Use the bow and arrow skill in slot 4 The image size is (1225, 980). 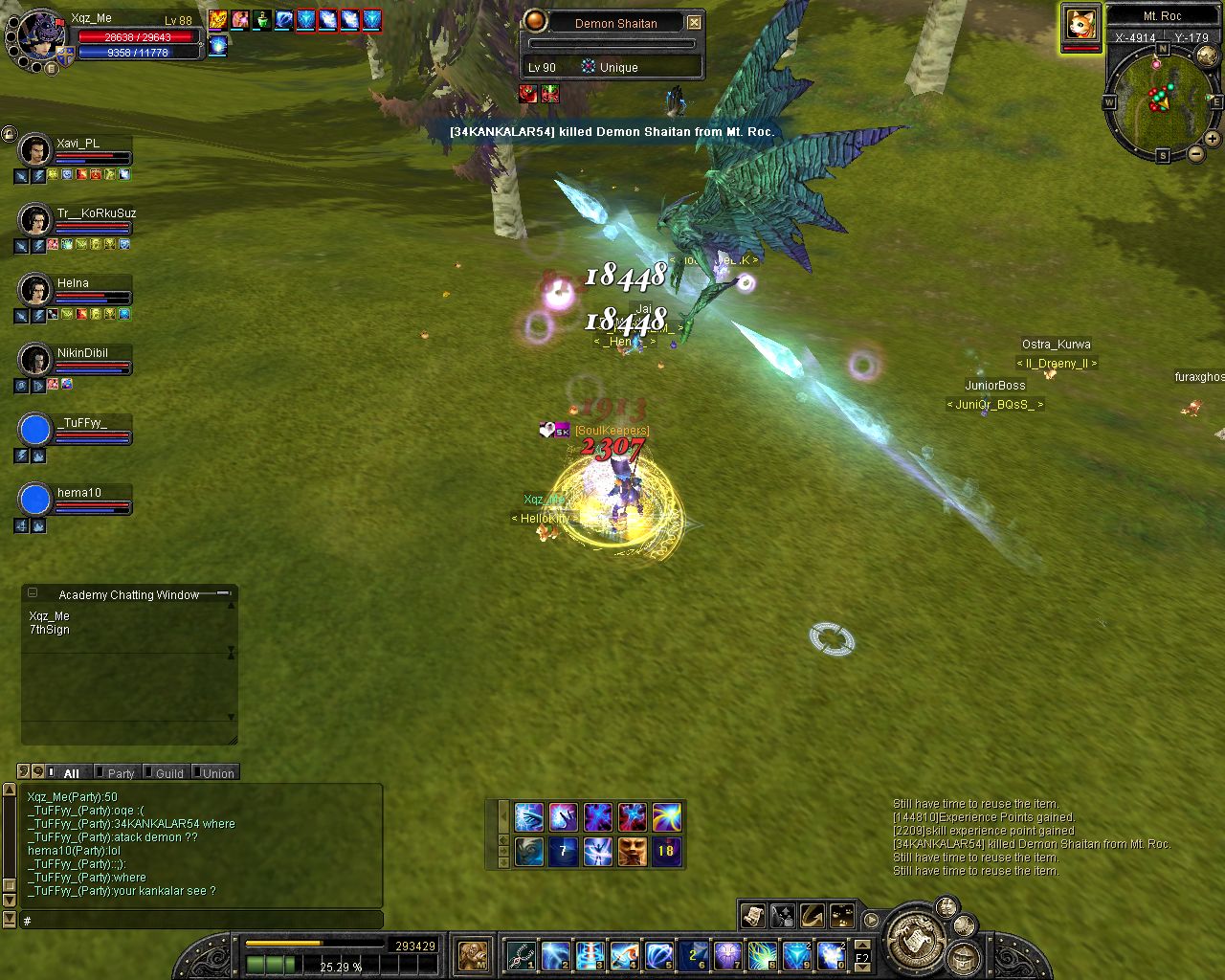click(x=624, y=954)
